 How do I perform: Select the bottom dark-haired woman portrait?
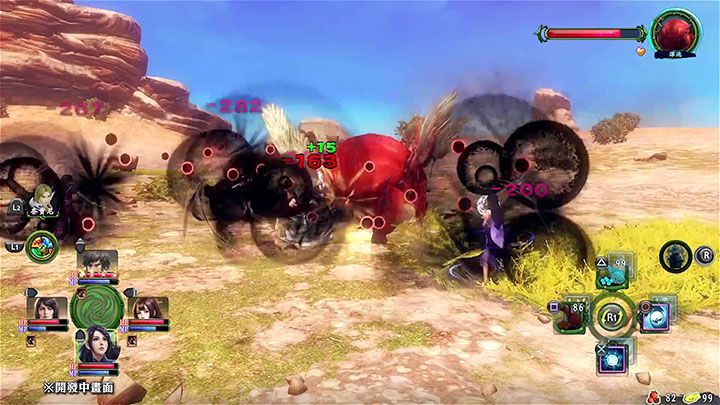coord(99,347)
